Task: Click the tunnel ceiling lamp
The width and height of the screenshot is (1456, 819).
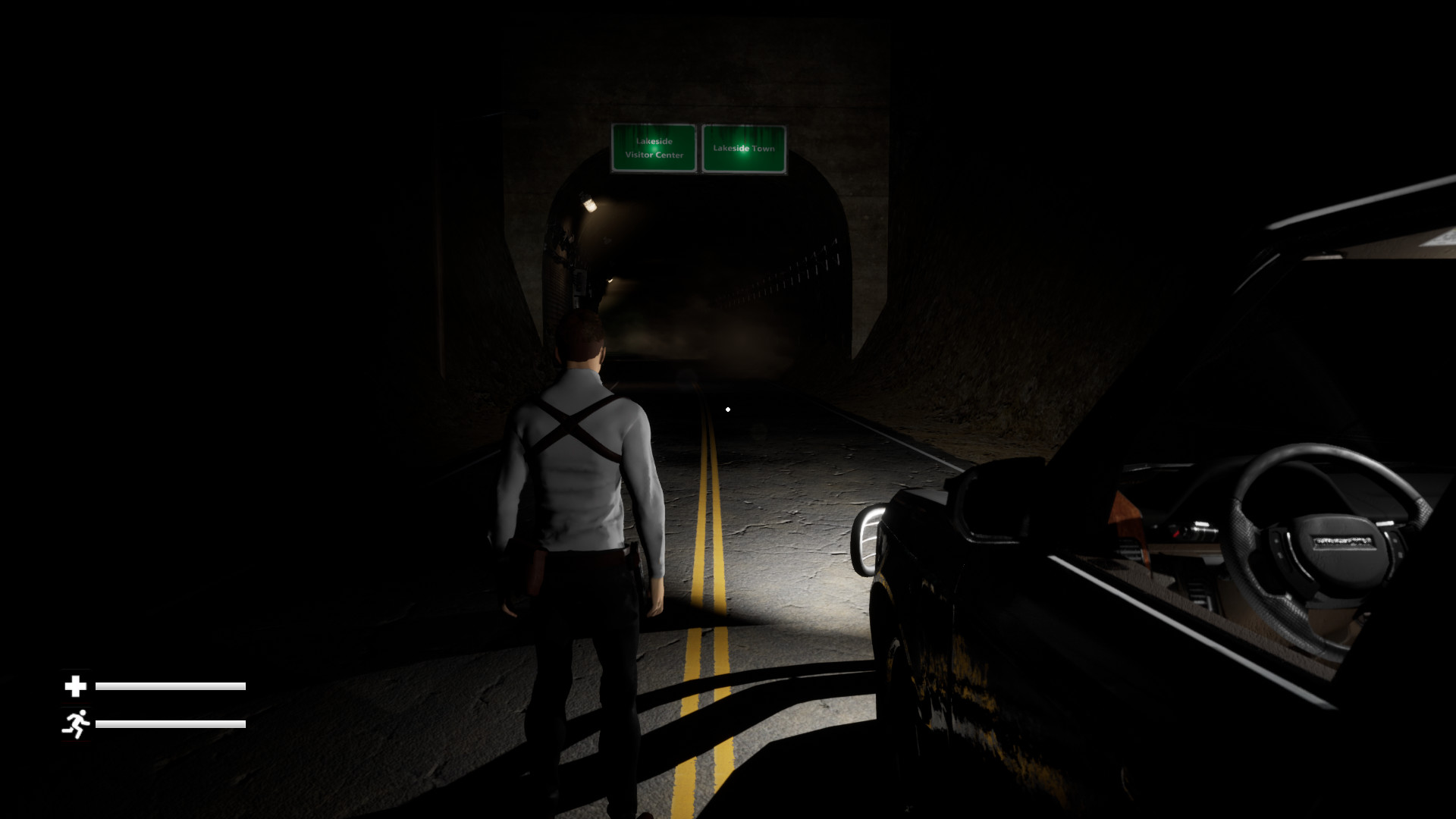Action: (x=591, y=203)
